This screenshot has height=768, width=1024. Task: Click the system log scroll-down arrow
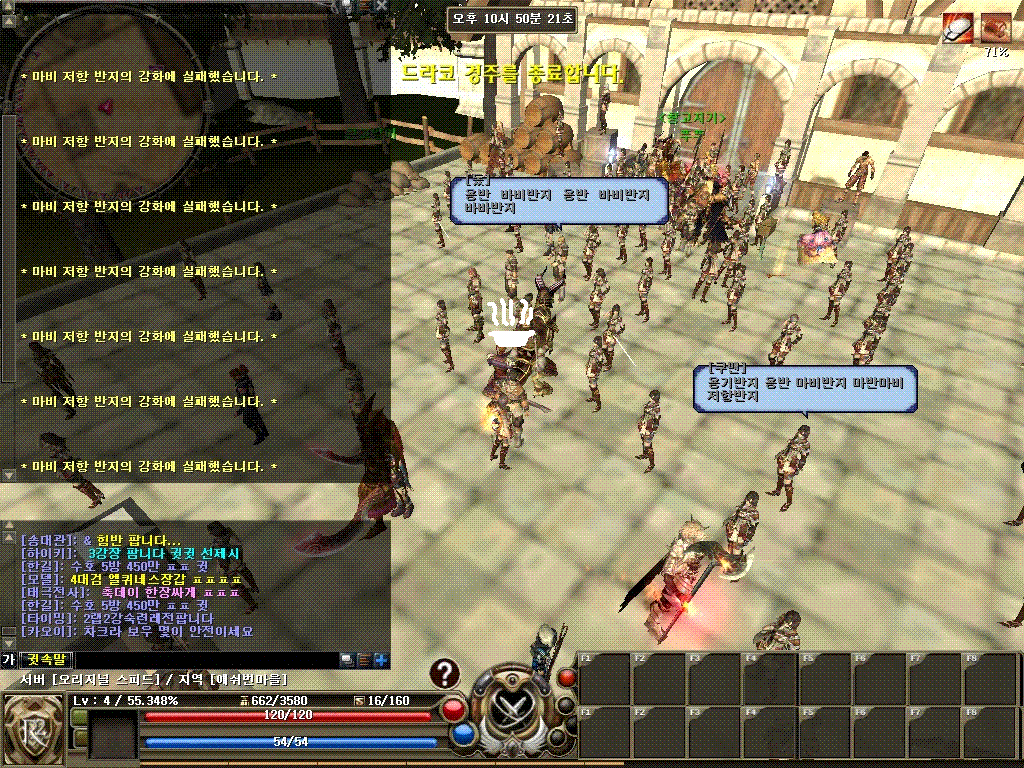(8, 475)
